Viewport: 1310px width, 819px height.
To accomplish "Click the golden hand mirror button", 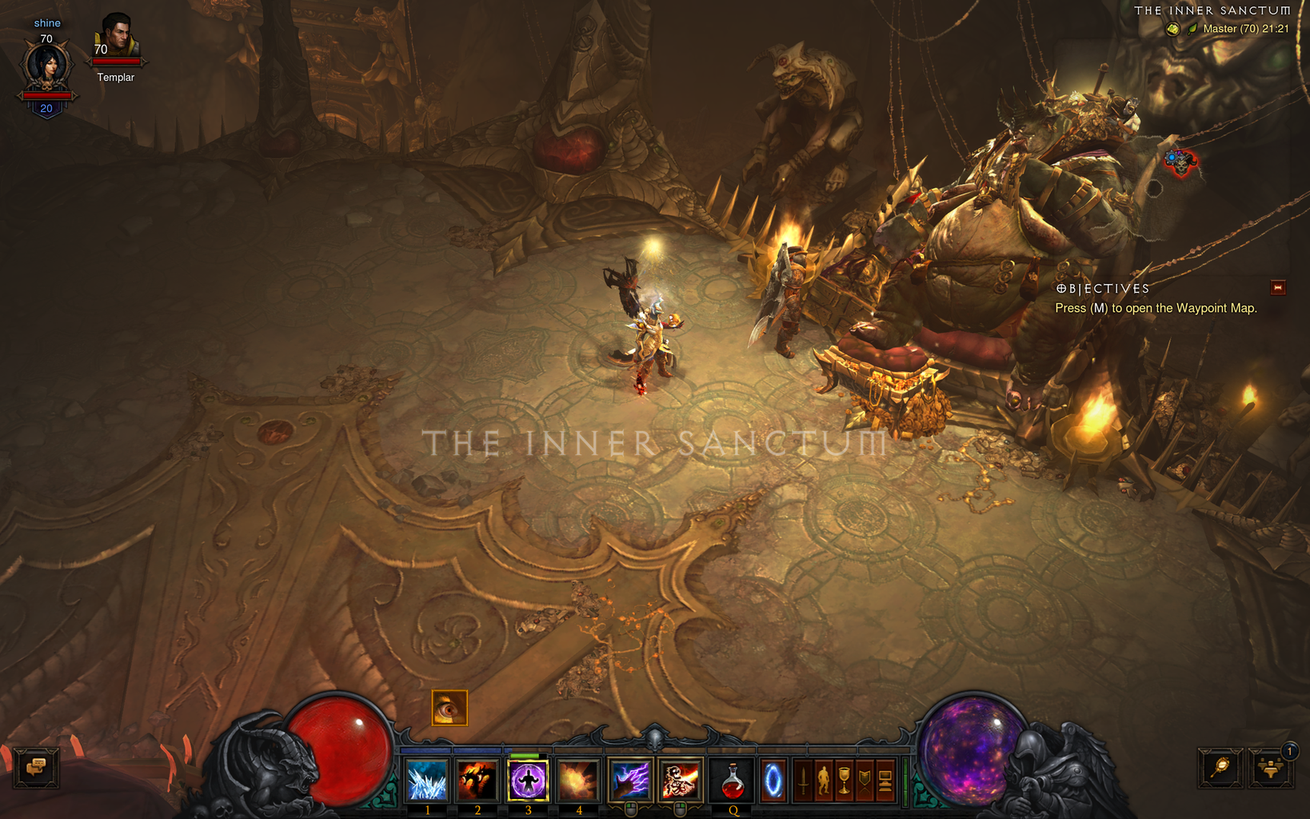I will 1221,768.
